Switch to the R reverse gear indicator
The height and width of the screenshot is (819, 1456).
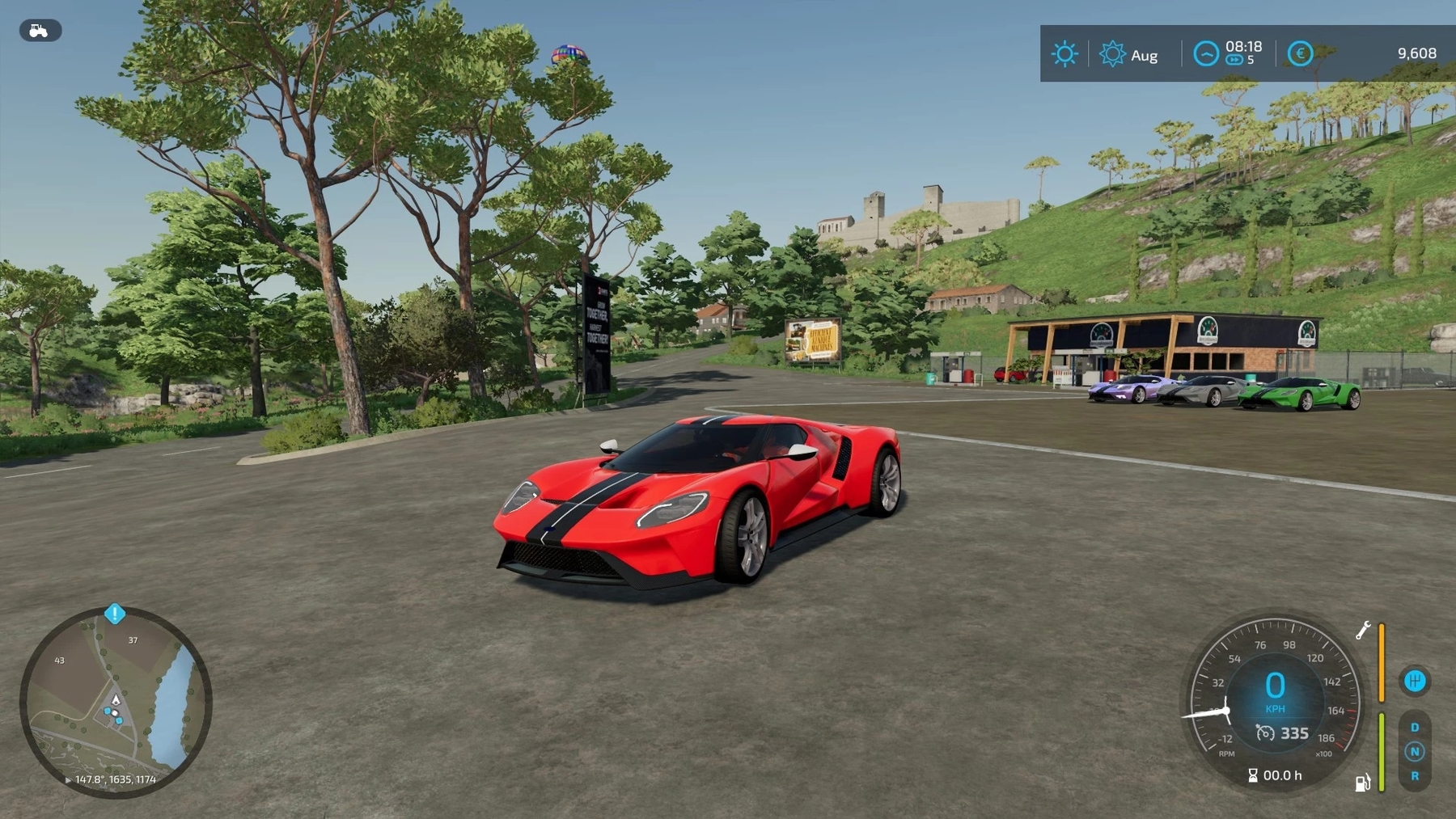1415,776
